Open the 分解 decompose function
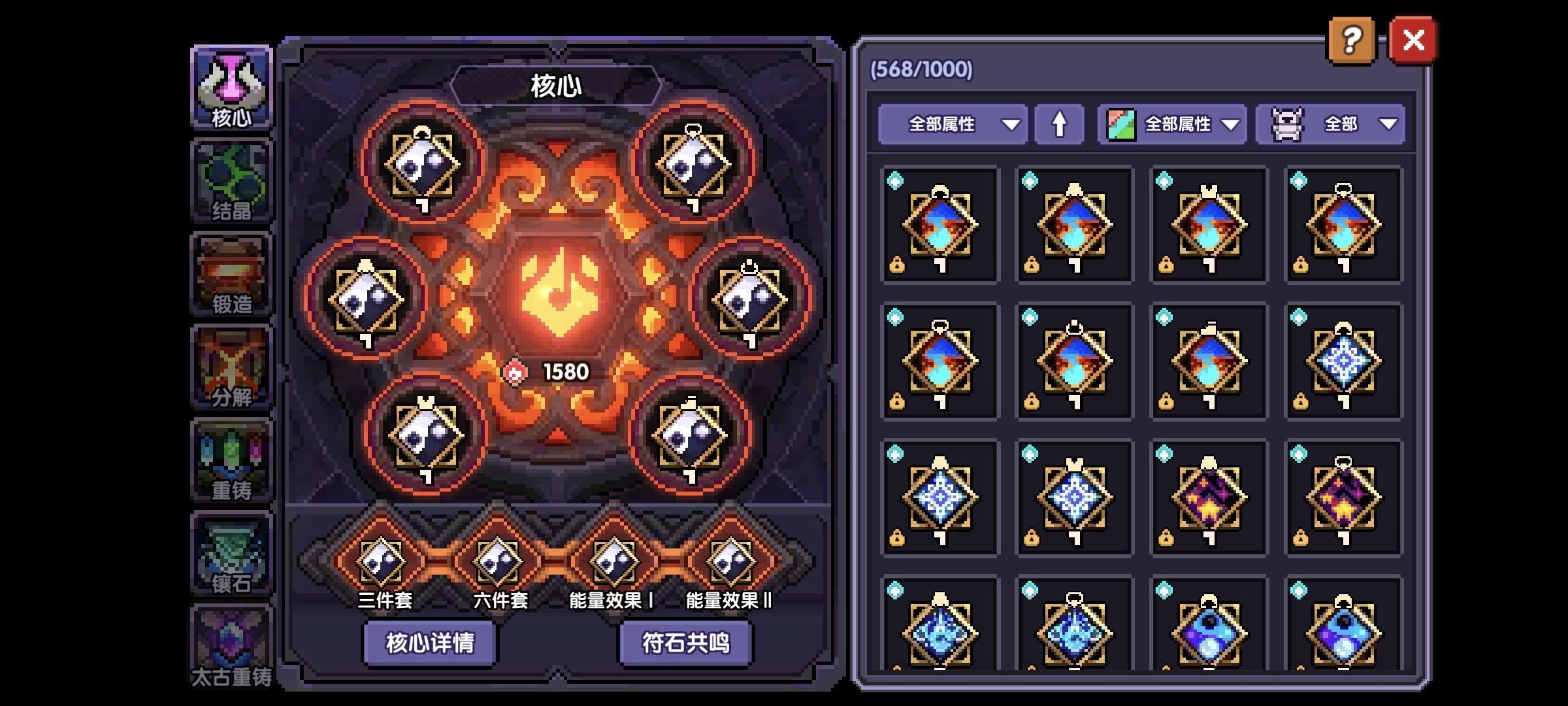The image size is (1568, 706). click(232, 363)
